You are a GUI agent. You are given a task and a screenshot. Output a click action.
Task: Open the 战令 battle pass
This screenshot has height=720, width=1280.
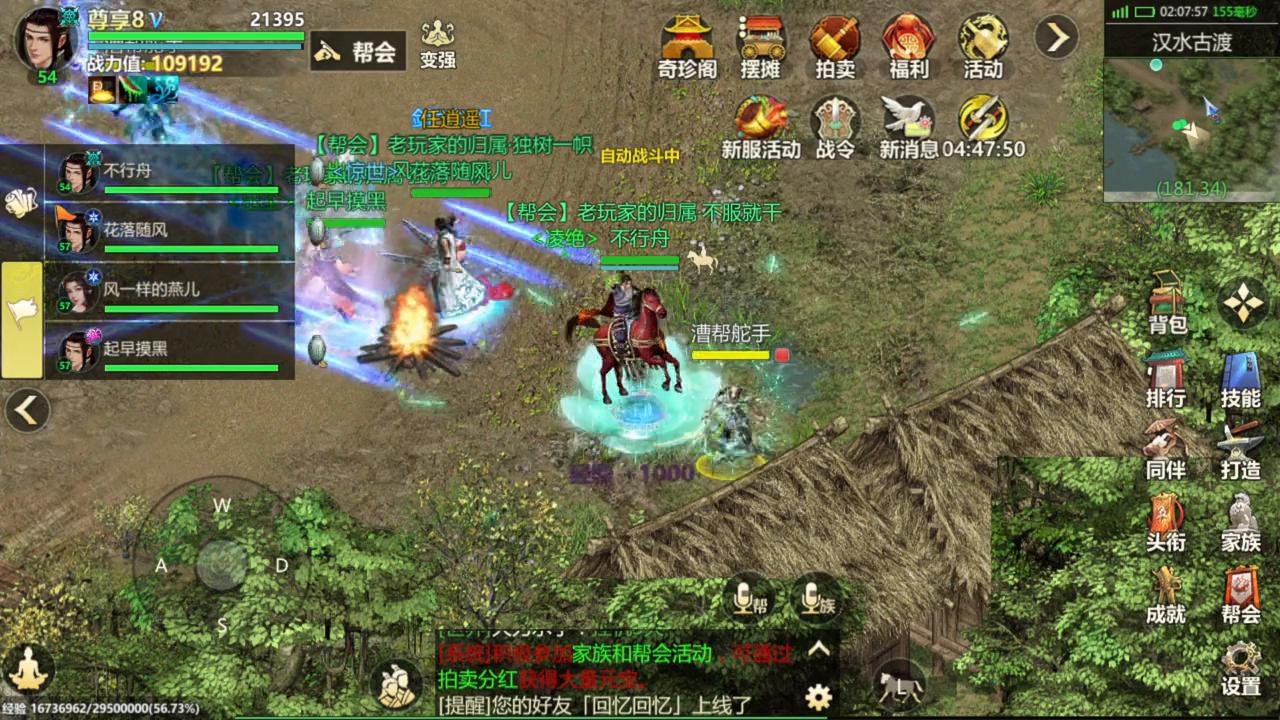835,127
